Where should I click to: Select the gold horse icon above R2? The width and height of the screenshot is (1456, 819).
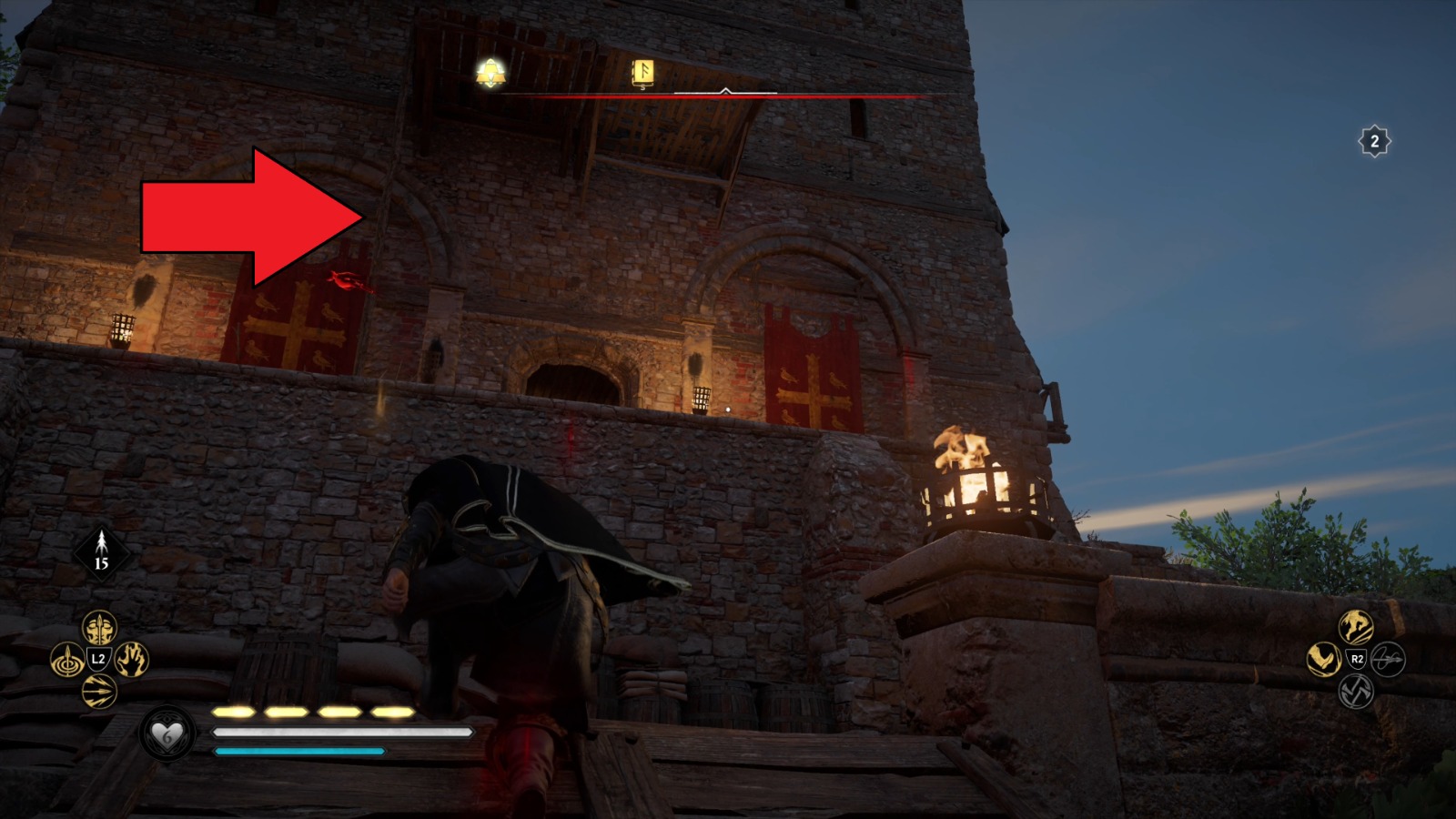click(1355, 626)
